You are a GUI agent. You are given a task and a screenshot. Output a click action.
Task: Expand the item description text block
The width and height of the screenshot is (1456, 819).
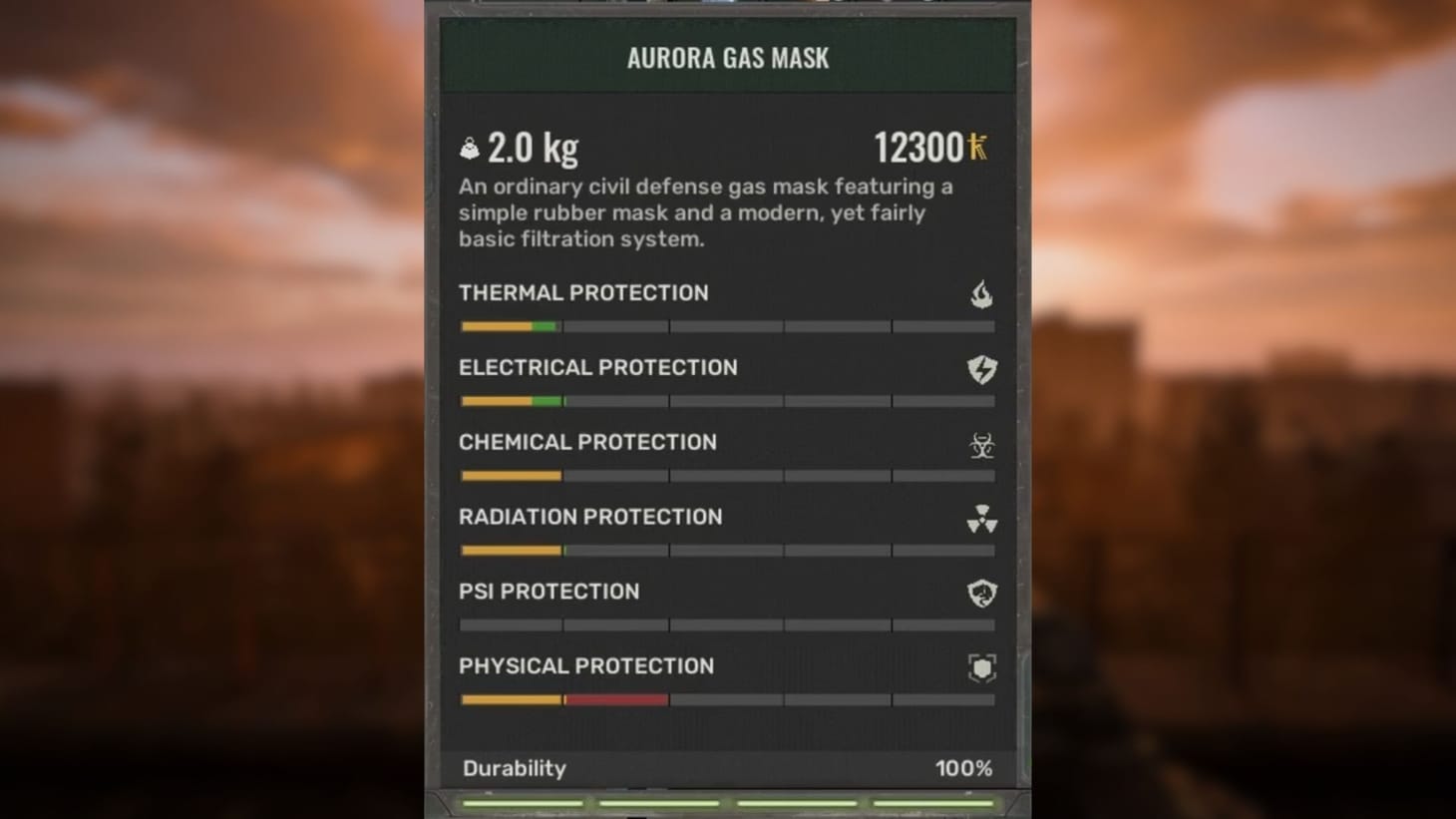tap(705, 212)
